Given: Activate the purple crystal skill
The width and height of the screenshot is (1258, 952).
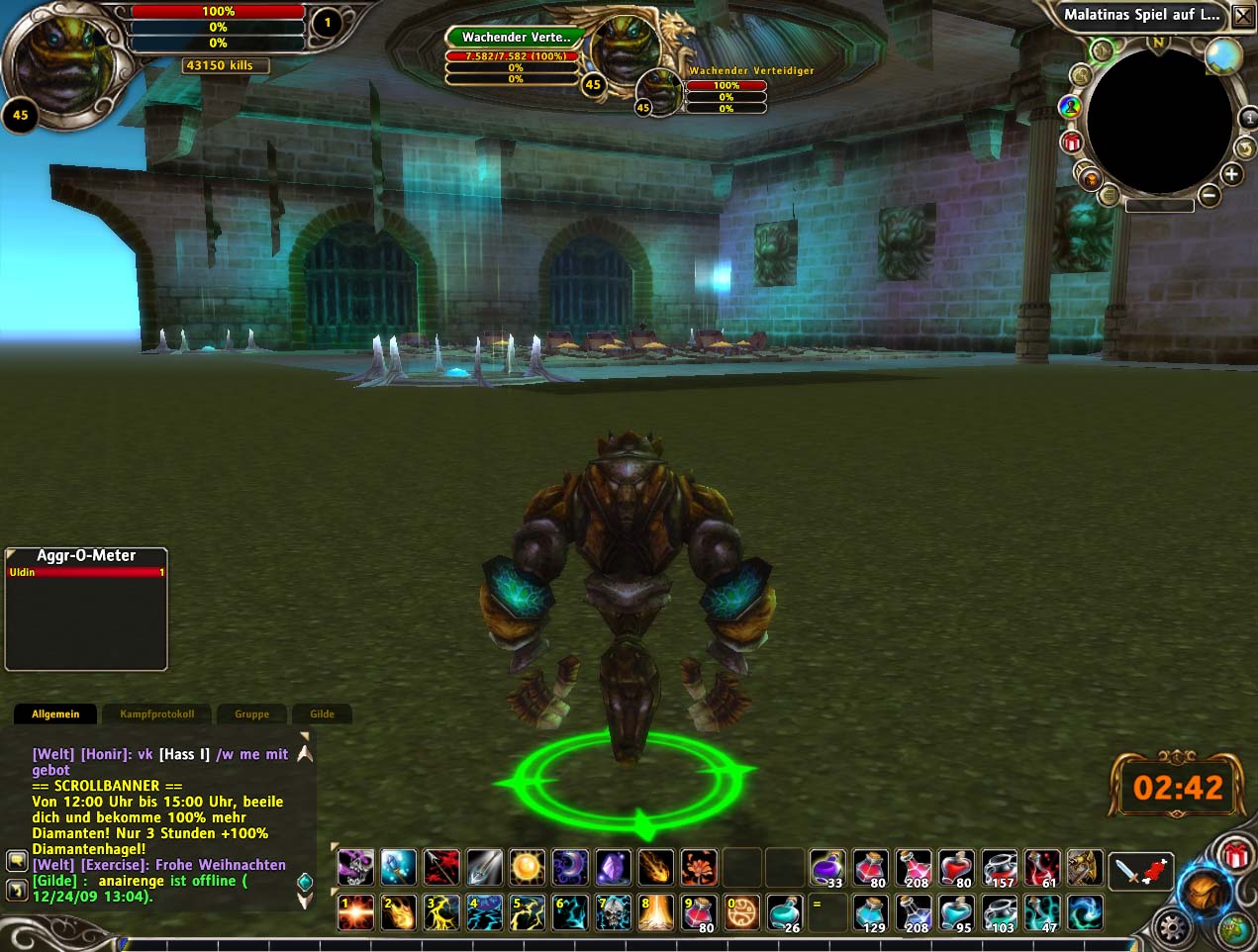Looking at the screenshot, I should pos(613,868).
